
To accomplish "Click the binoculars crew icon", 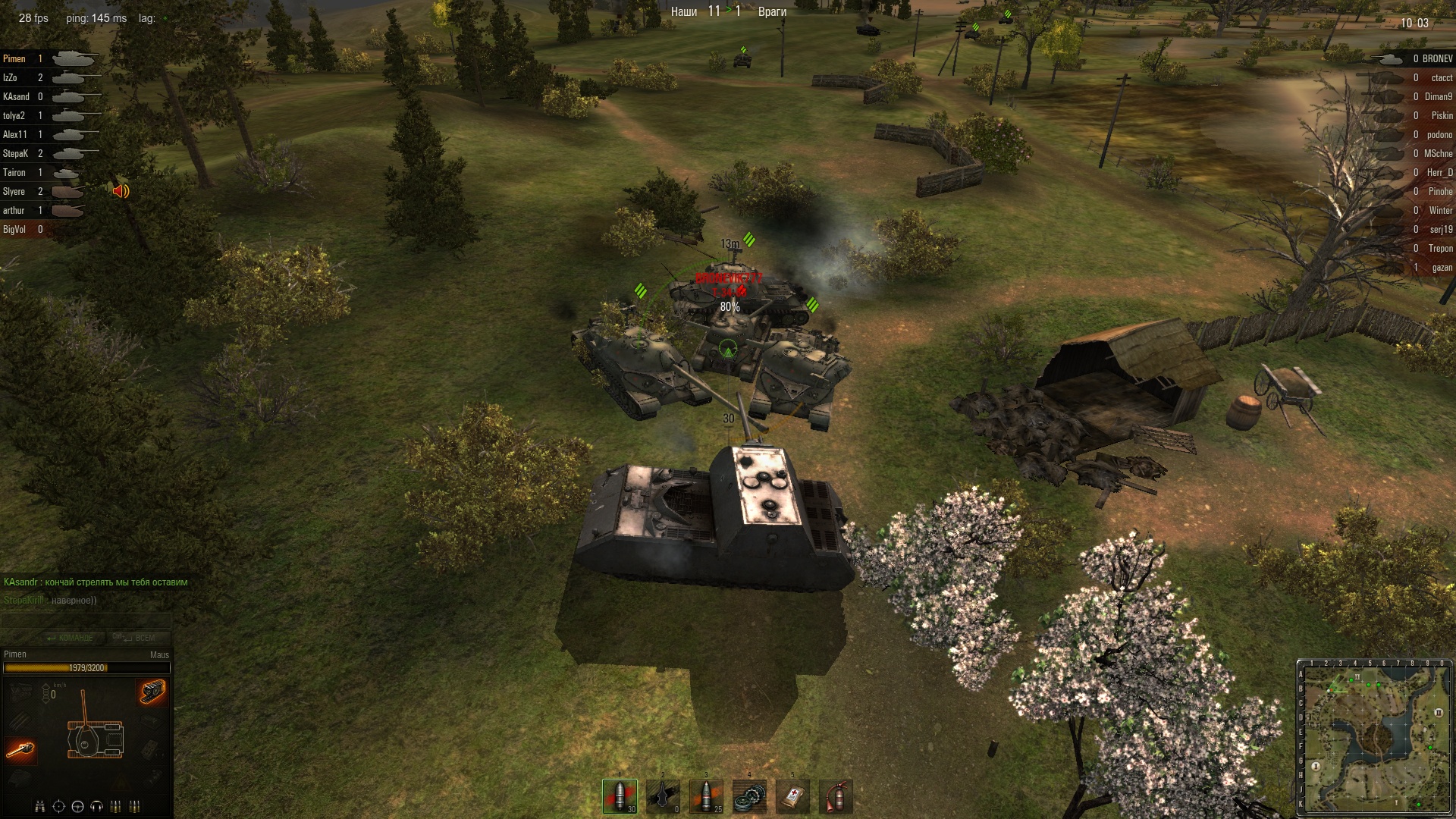I will click(40, 806).
